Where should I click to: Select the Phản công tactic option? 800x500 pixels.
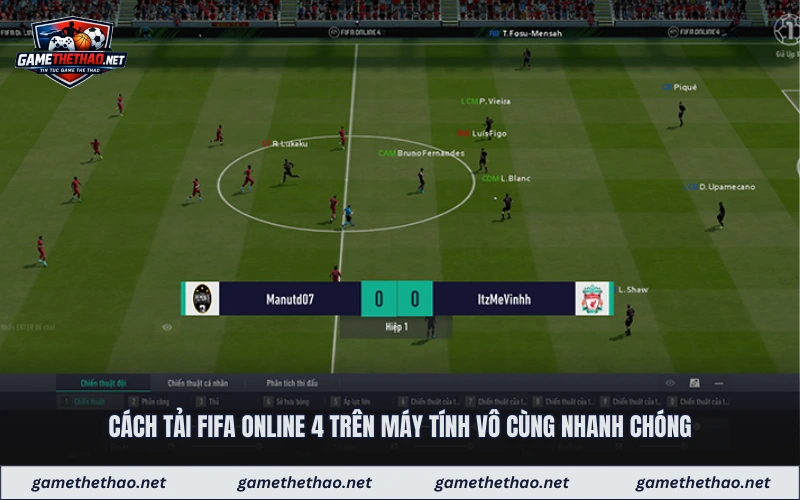pyautogui.click(x=155, y=401)
